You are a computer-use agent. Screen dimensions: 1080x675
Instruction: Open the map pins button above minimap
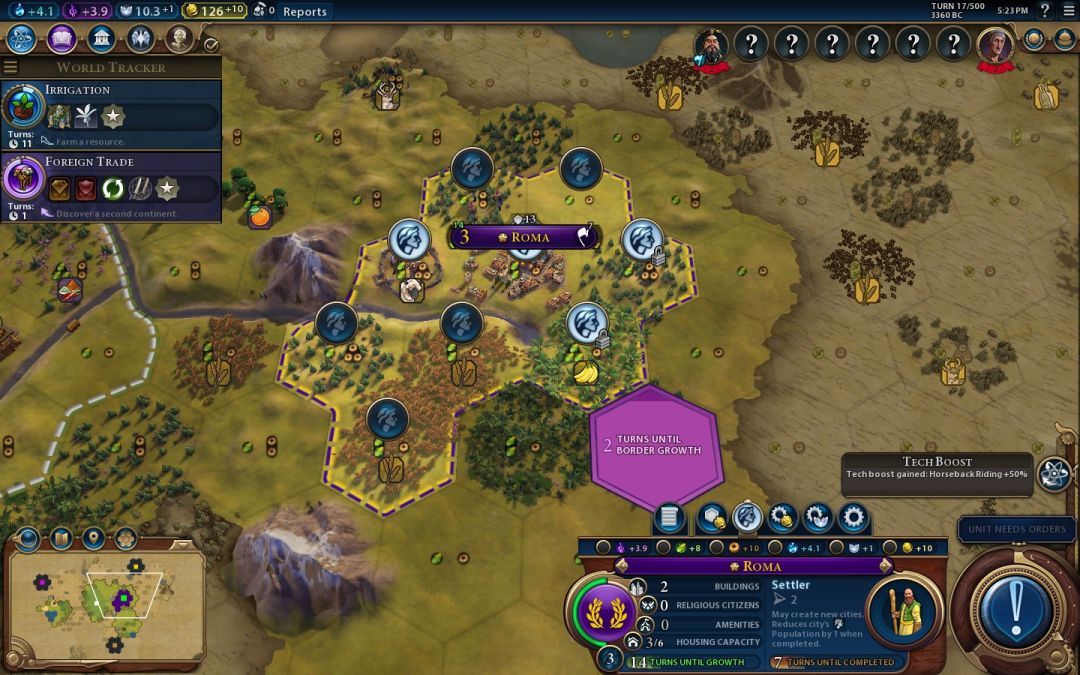[93, 539]
